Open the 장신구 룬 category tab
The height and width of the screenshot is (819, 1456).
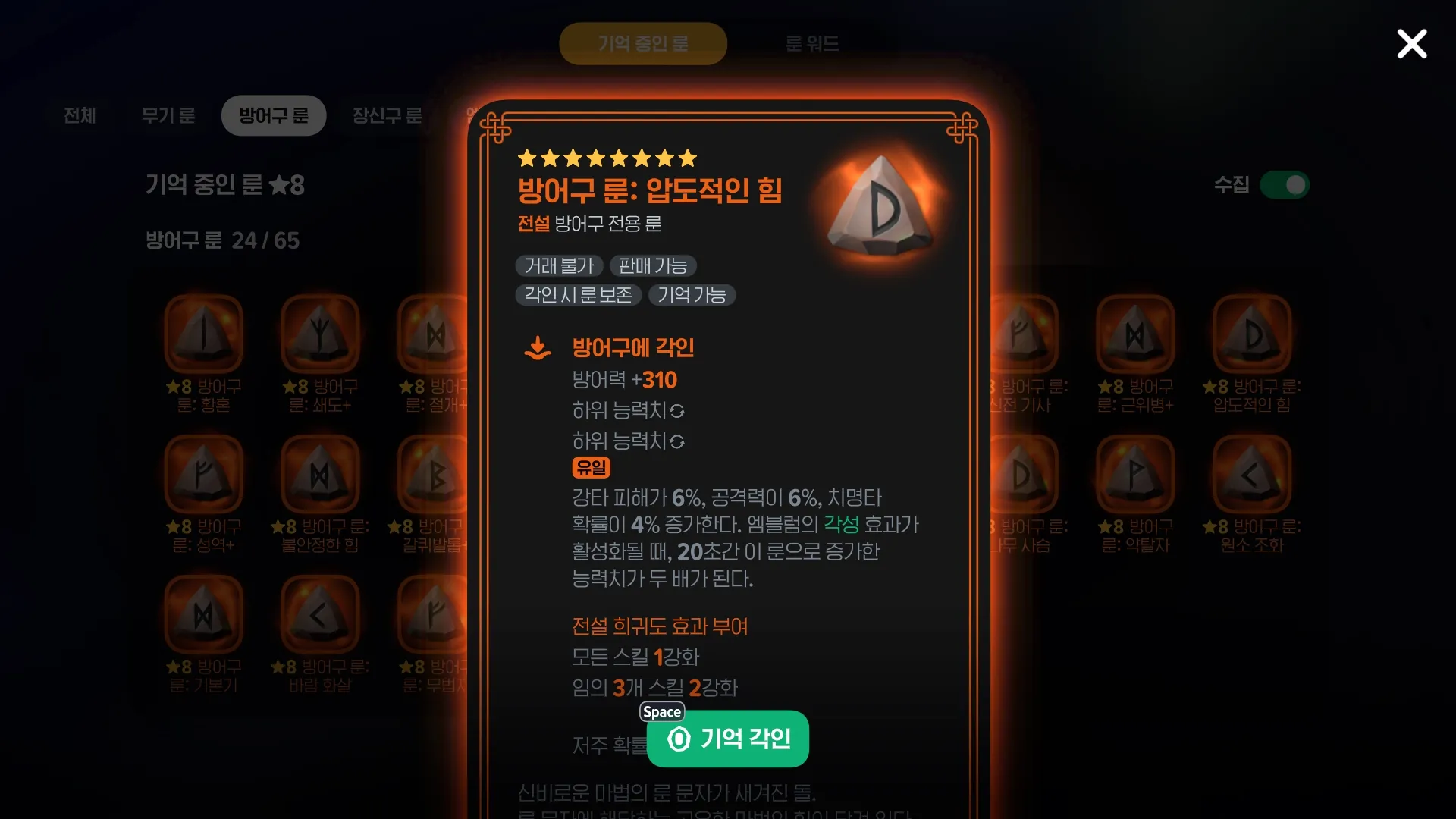(x=388, y=115)
